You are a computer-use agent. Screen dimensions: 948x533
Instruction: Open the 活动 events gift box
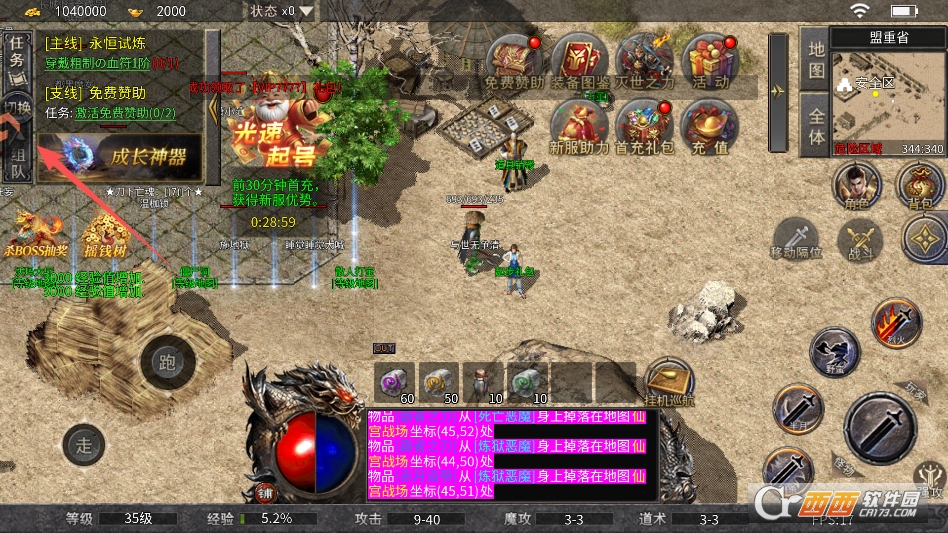tap(709, 60)
